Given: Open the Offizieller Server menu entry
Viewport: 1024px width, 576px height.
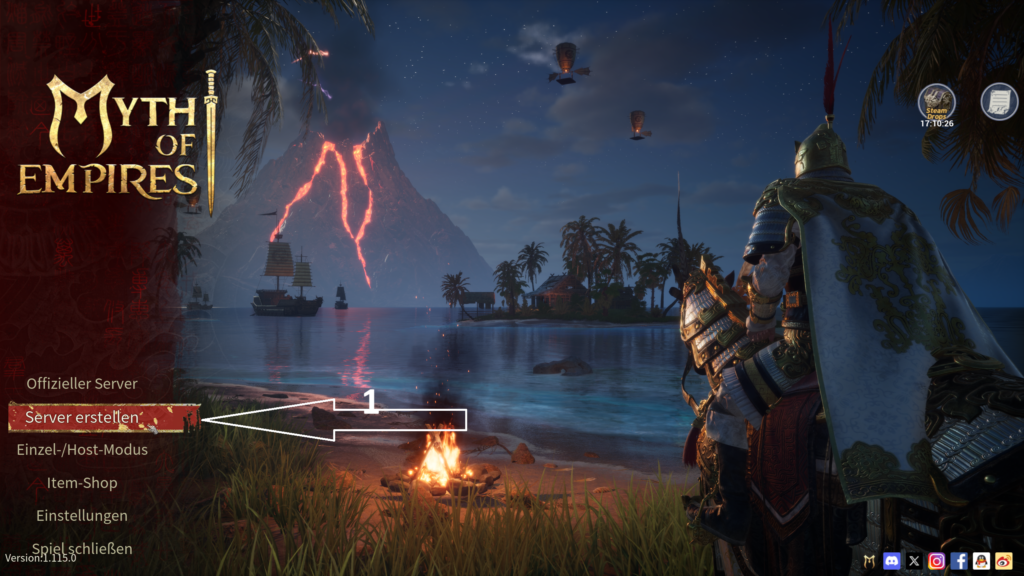Looking at the screenshot, I should tap(82, 383).
